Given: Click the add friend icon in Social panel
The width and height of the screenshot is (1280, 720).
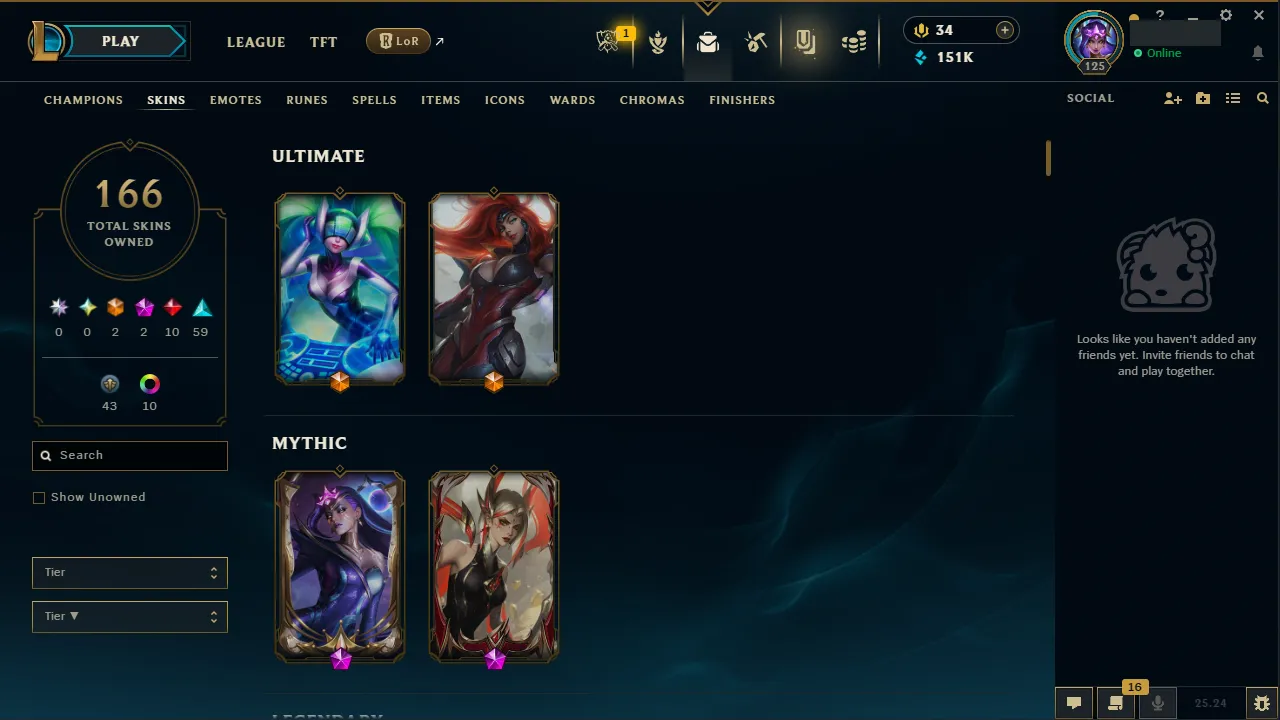Looking at the screenshot, I should click(x=1172, y=98).
